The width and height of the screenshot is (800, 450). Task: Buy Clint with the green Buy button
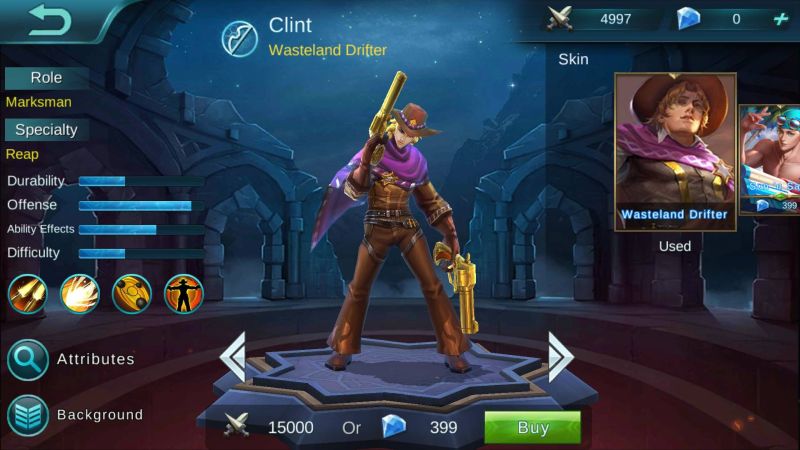532,428
